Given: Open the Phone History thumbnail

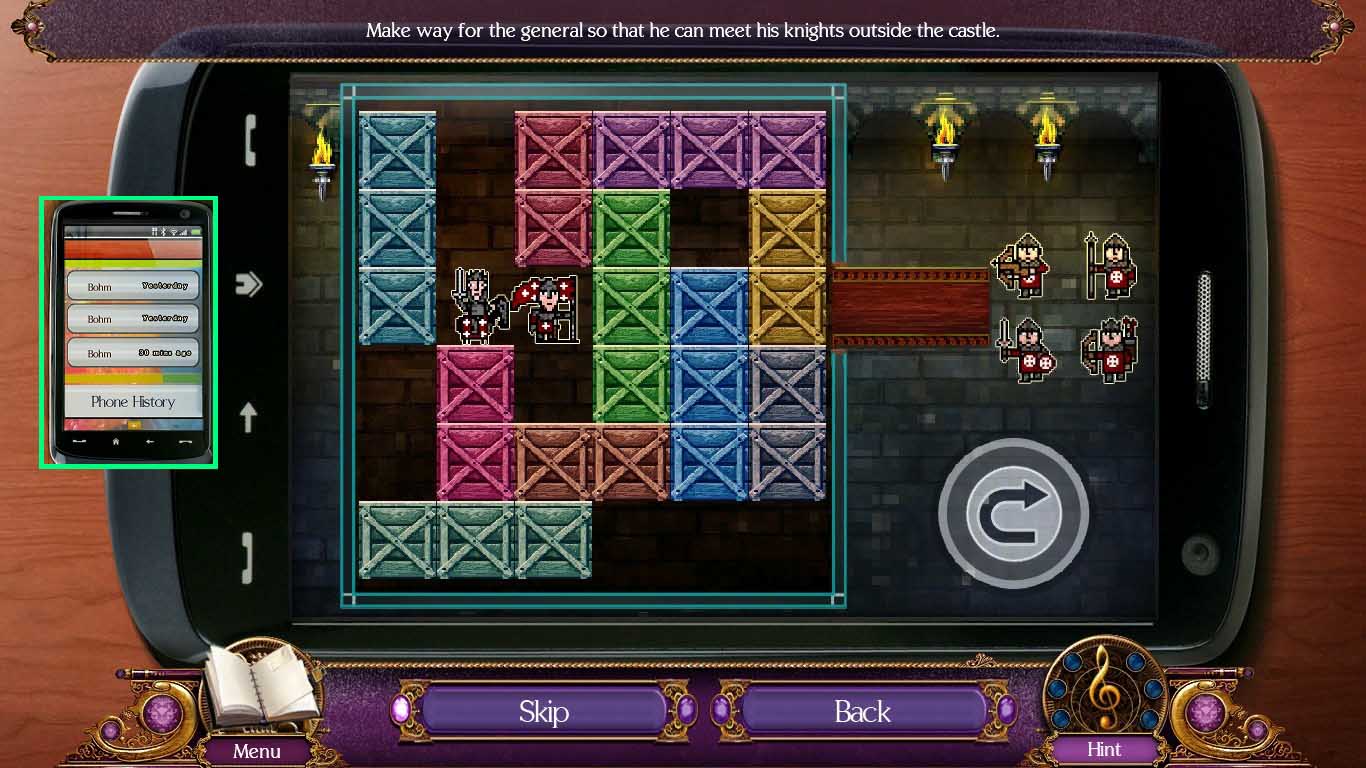Looking at the screenshot, I should [128, 332].
